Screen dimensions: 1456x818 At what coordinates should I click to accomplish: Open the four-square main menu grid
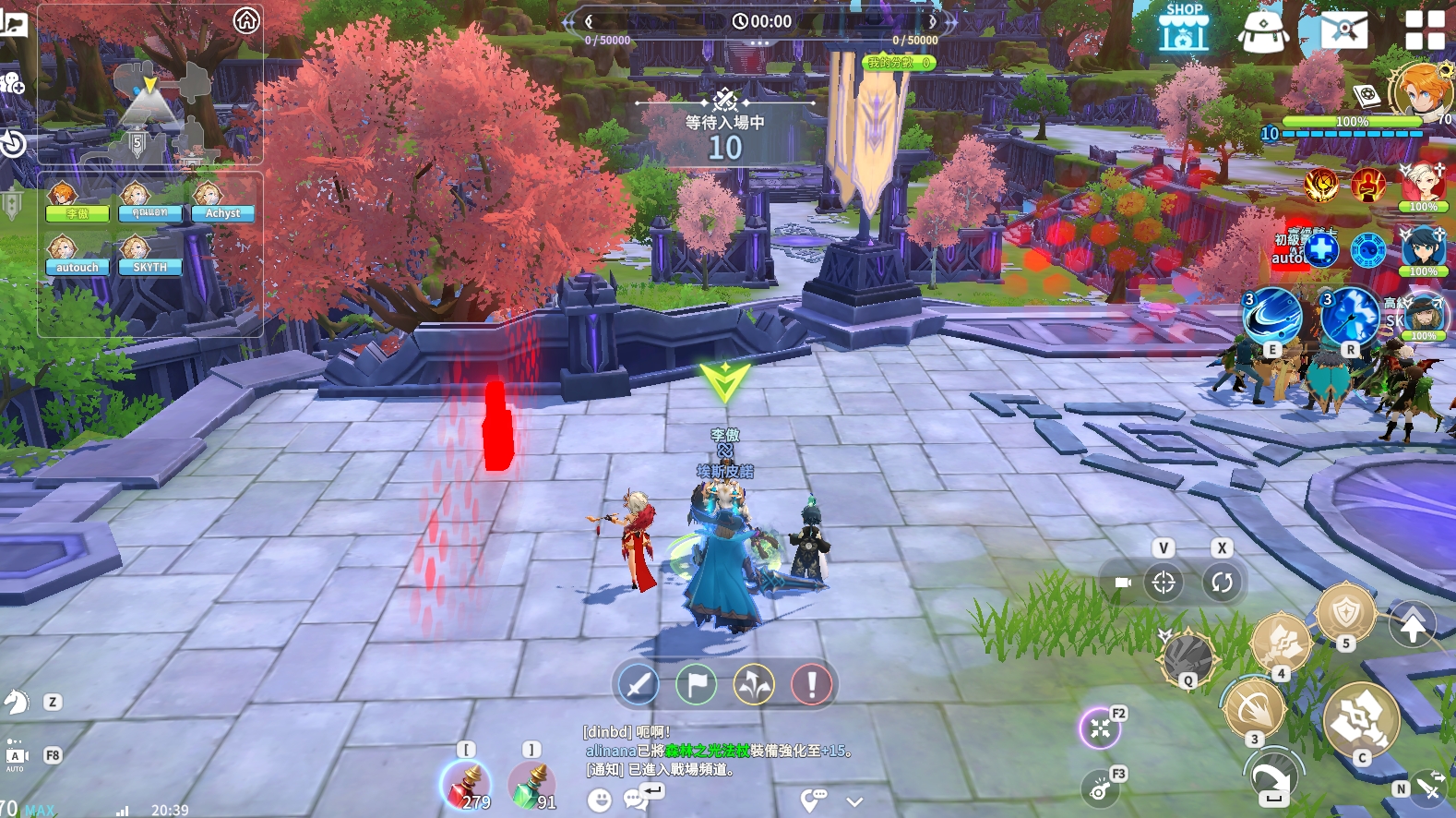1424,30
